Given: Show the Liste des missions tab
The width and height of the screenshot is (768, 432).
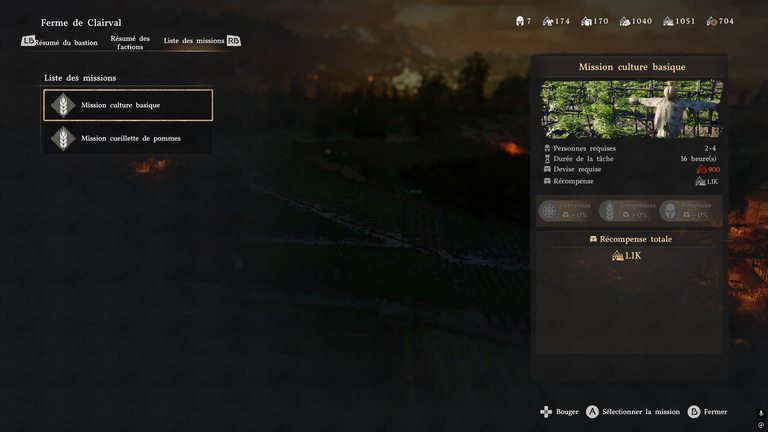Looking at the screenshot, I should [x=194, y=41].
